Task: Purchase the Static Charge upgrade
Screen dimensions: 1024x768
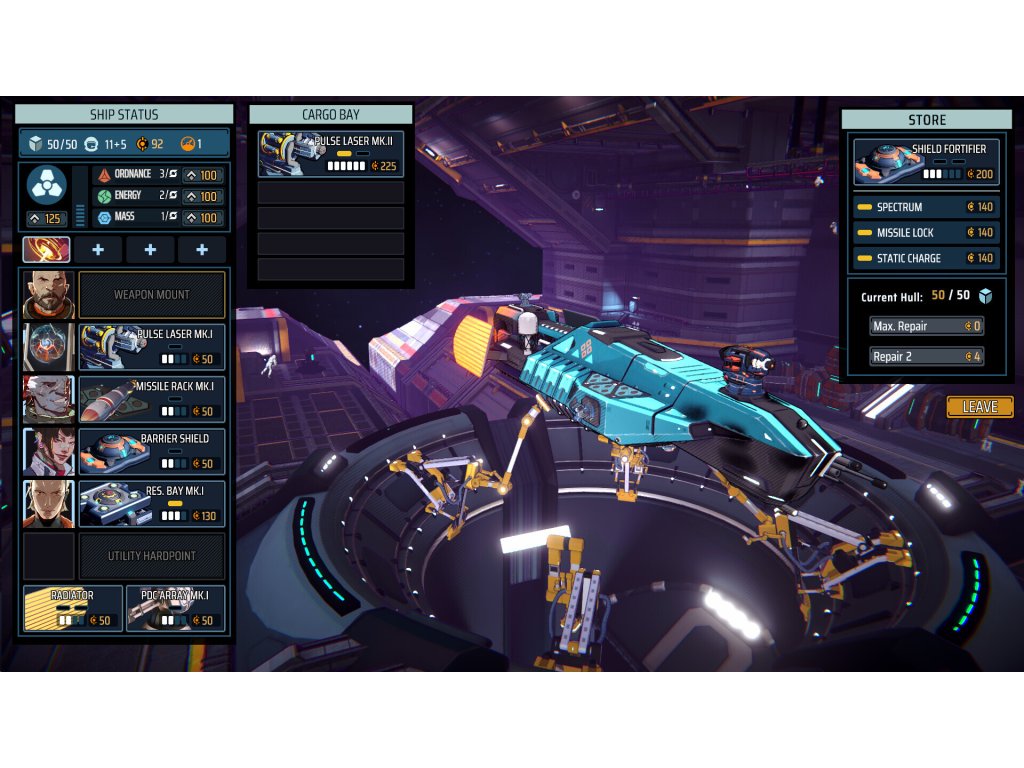Action: pos(926,258)
